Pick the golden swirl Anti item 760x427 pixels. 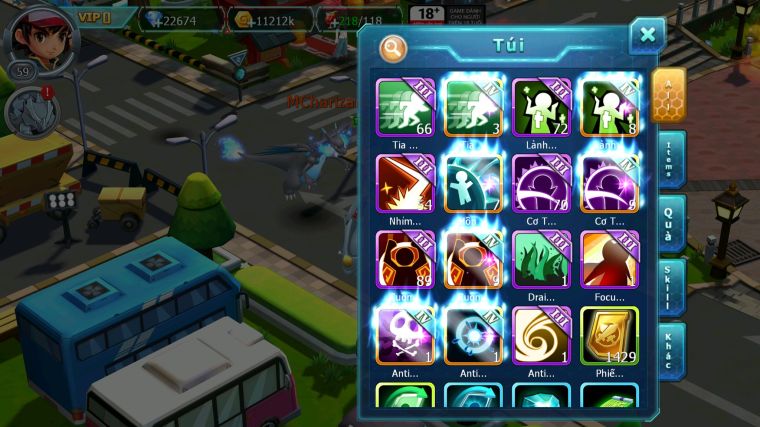tap(541, 335)
